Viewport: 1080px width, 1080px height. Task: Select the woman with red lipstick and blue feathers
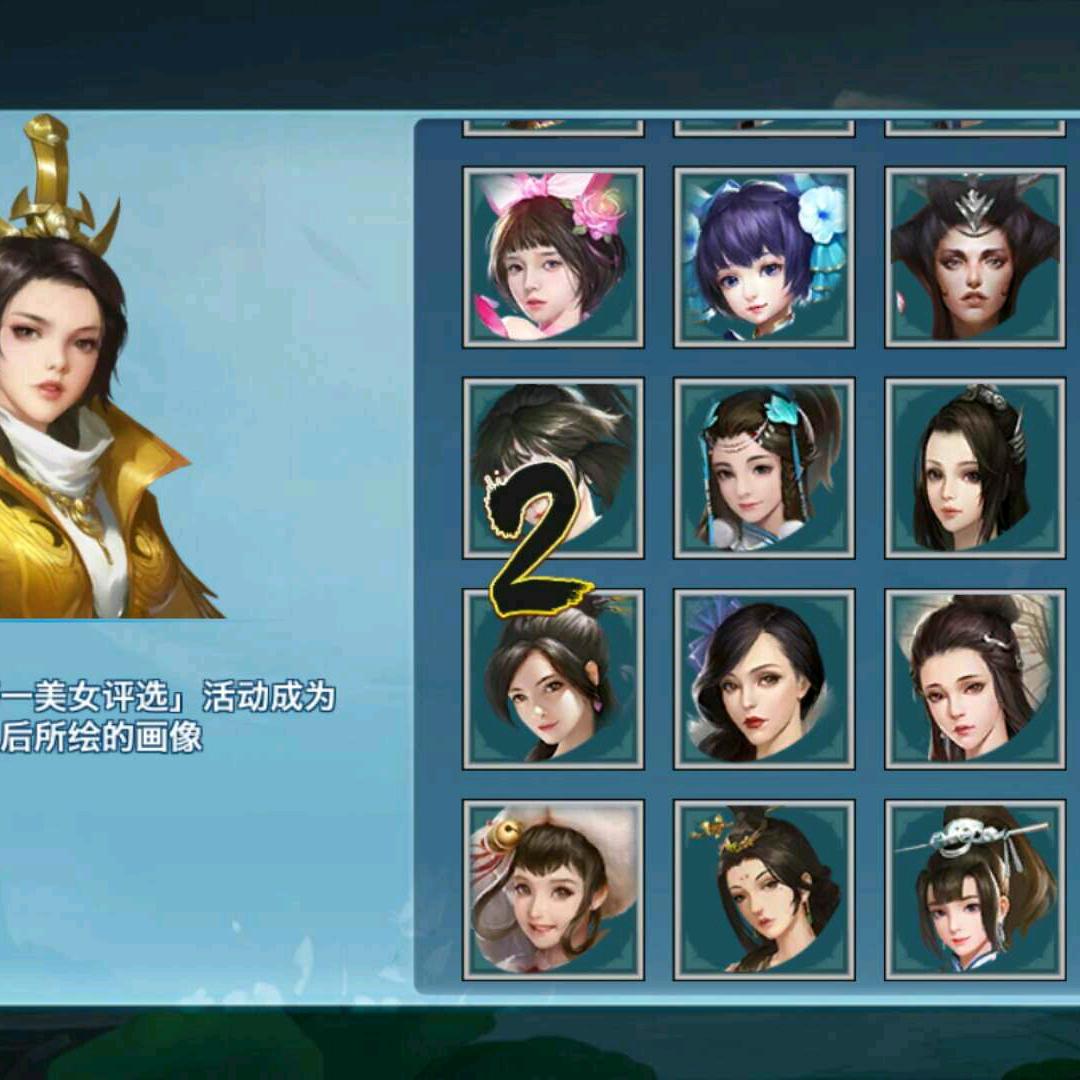click(x=764, y=679)
